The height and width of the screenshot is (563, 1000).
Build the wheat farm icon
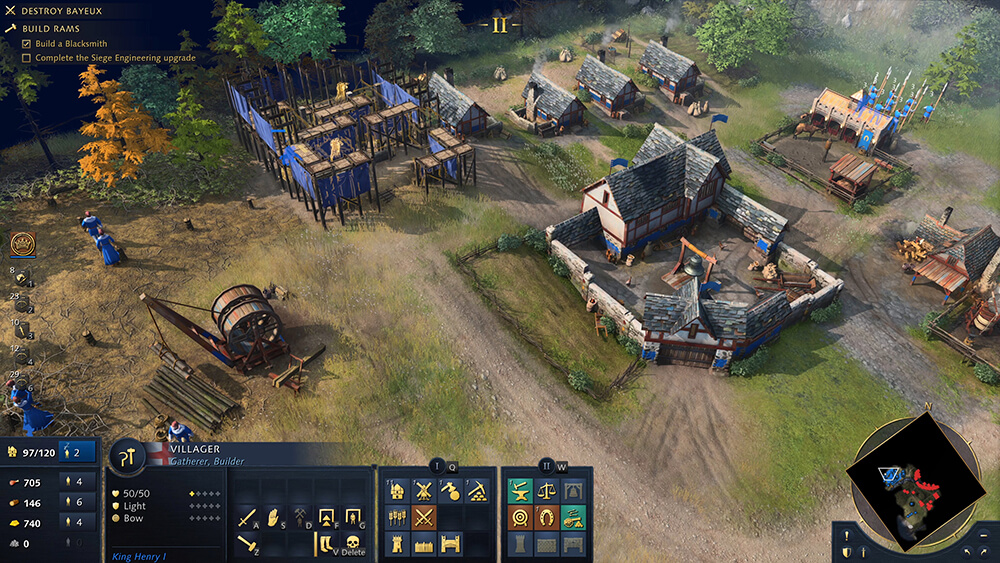coord(397,518)
